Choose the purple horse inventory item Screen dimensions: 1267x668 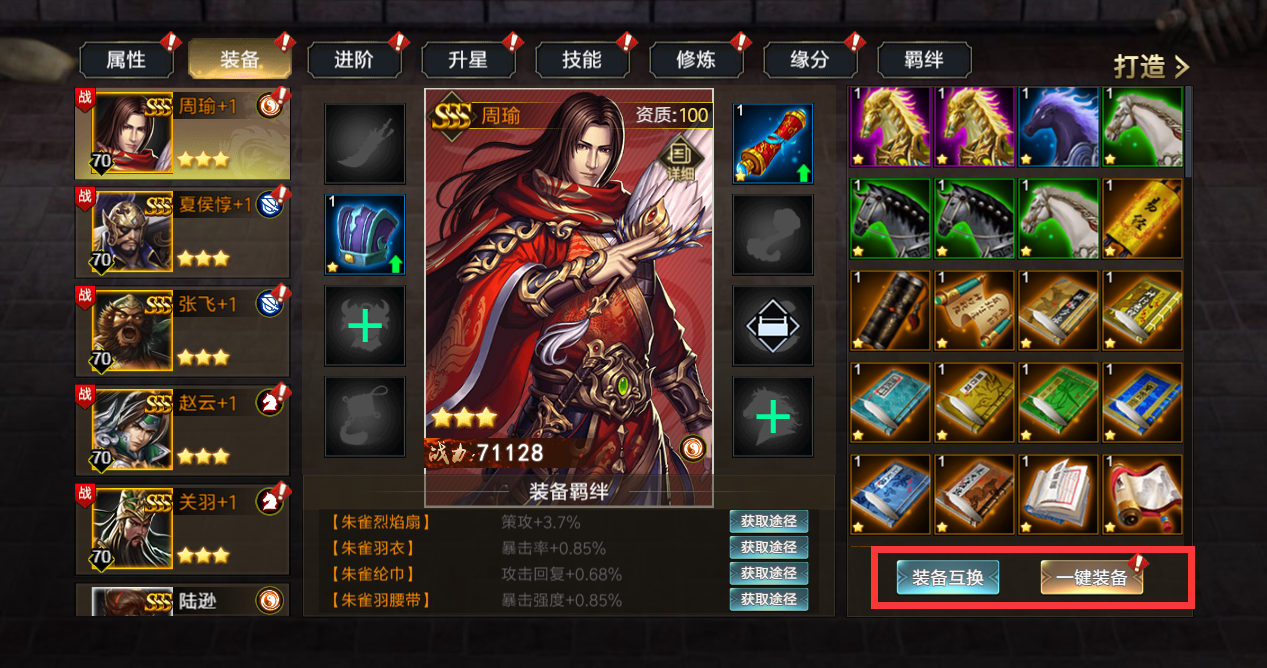click(x=1058, y=127)
